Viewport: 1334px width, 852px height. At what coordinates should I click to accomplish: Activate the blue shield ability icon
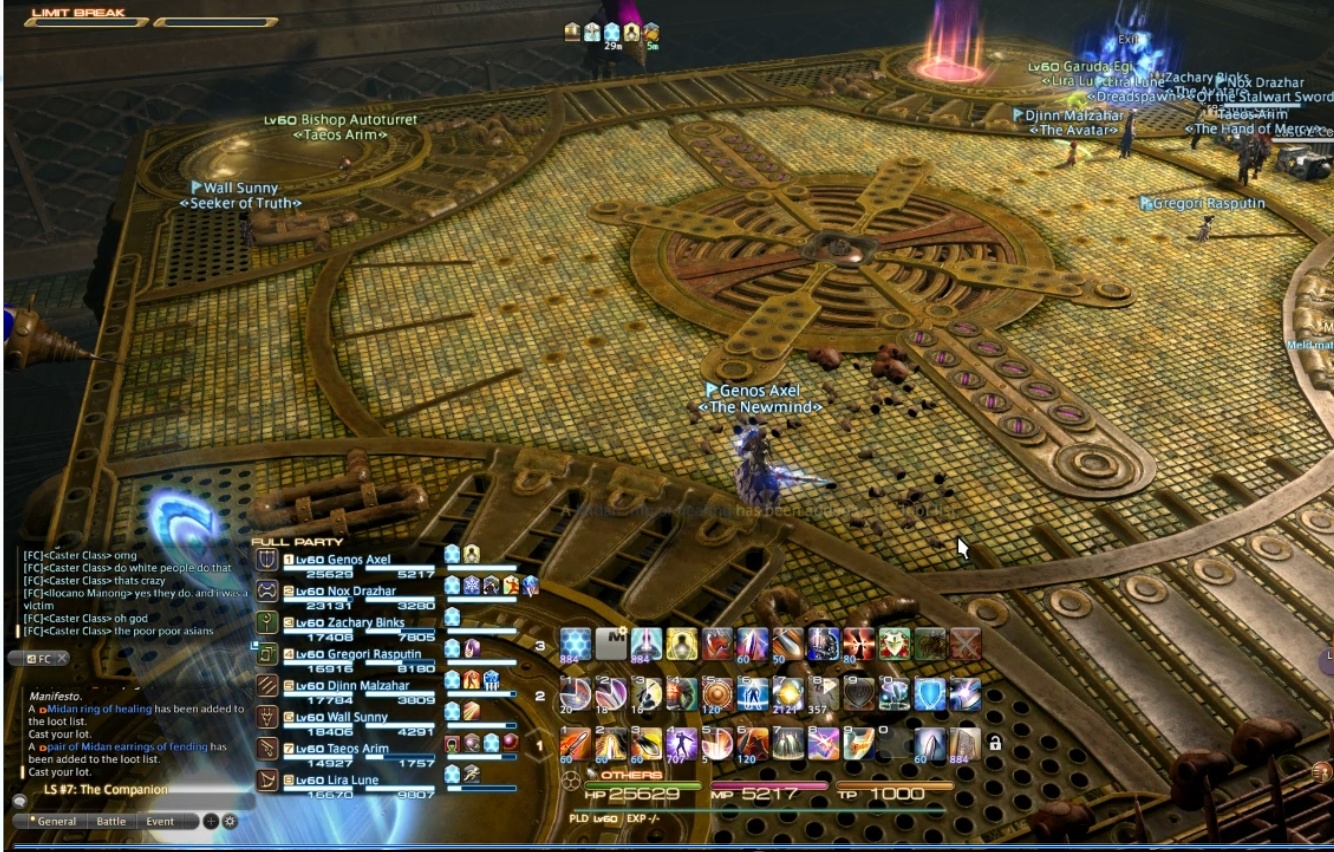tap(931, 694)
